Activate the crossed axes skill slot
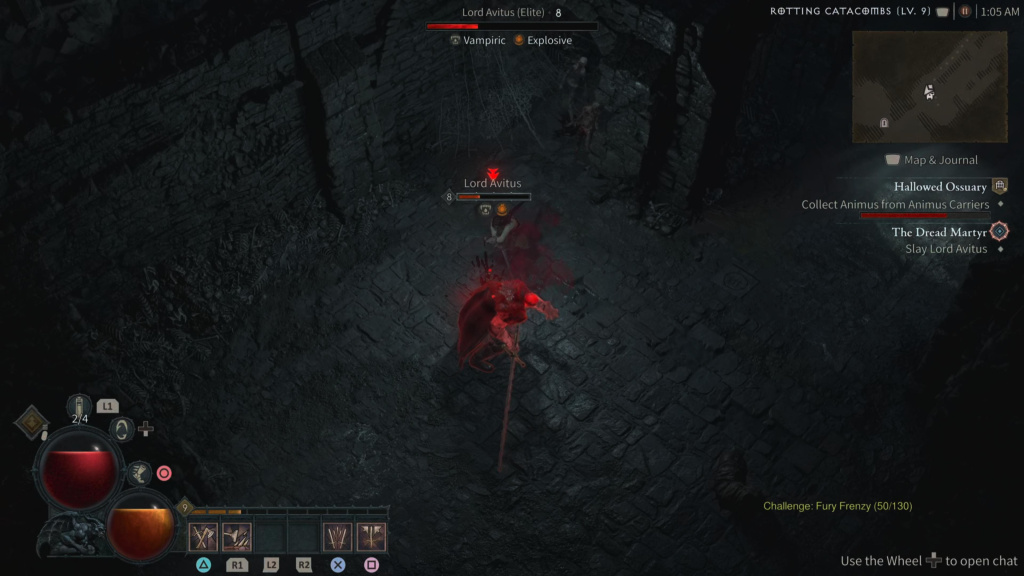Viewport: 1024px width, 576px height. (204, 537)
